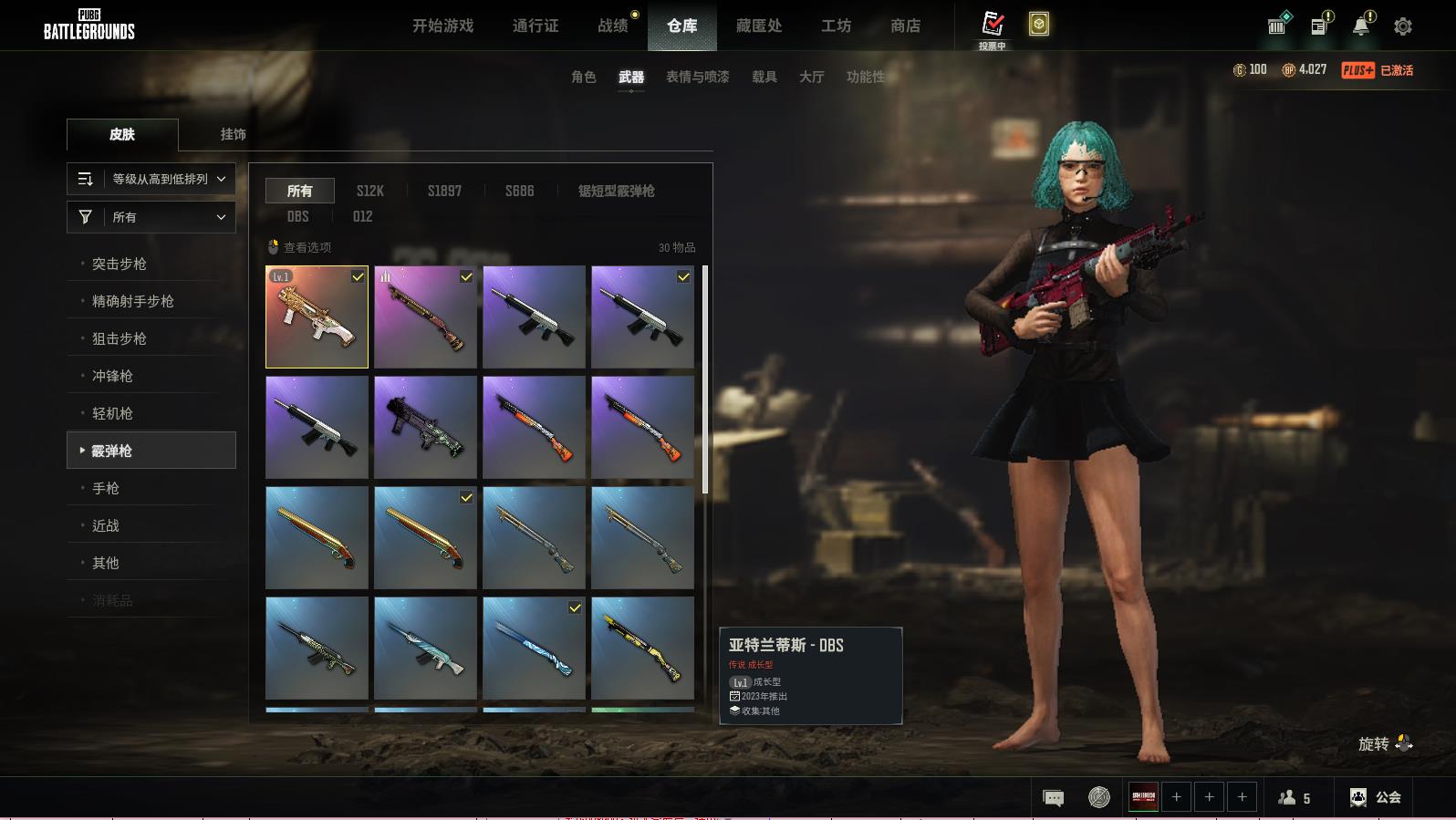The height and width of the screenshot is (820, 1456).
Task: Open the 等级从高到低排列 sort dropdown
Action: pyautogui.click(x=151, y=179)
